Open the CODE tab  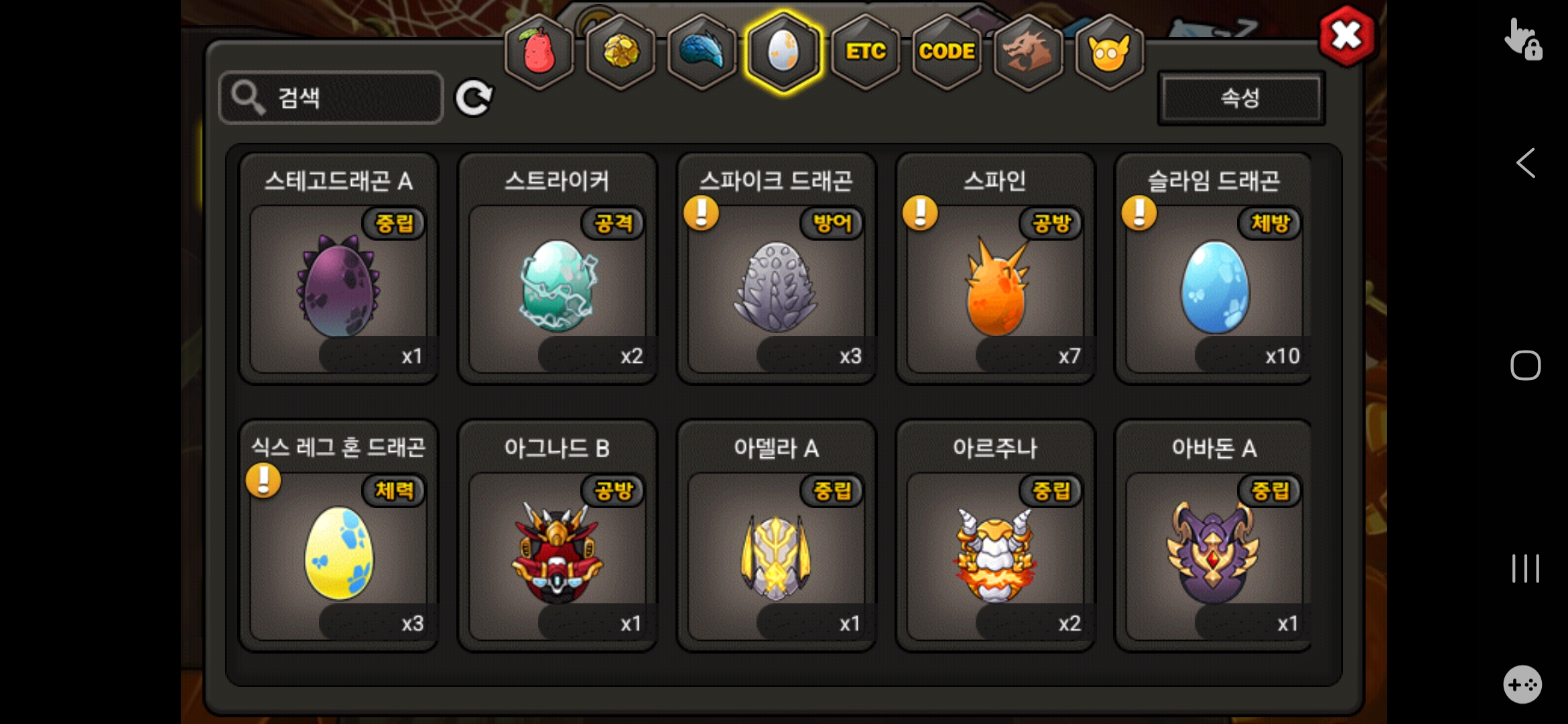pyautogui.click(x=946, y=52)
